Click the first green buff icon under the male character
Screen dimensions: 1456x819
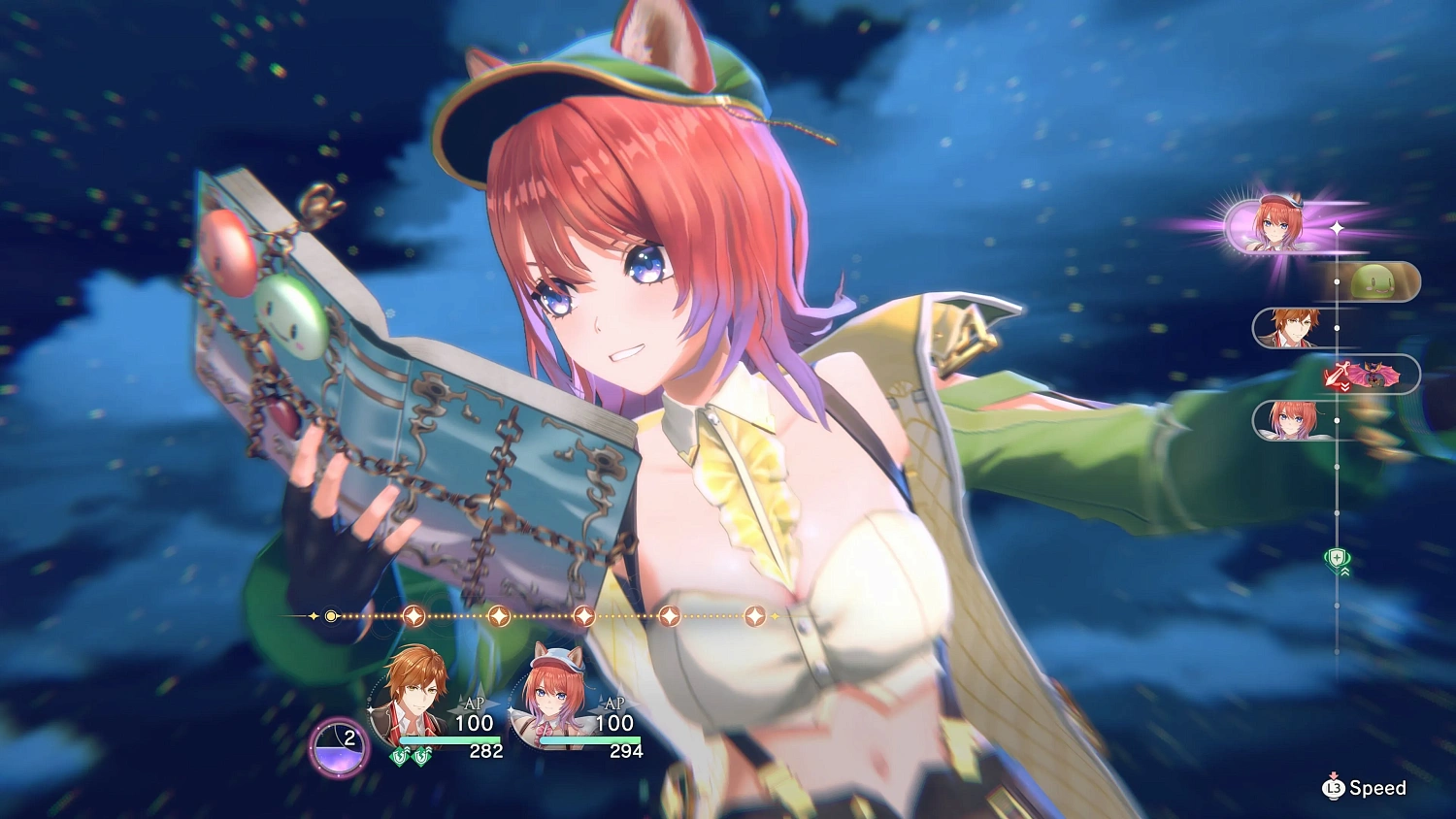(400, 757)
